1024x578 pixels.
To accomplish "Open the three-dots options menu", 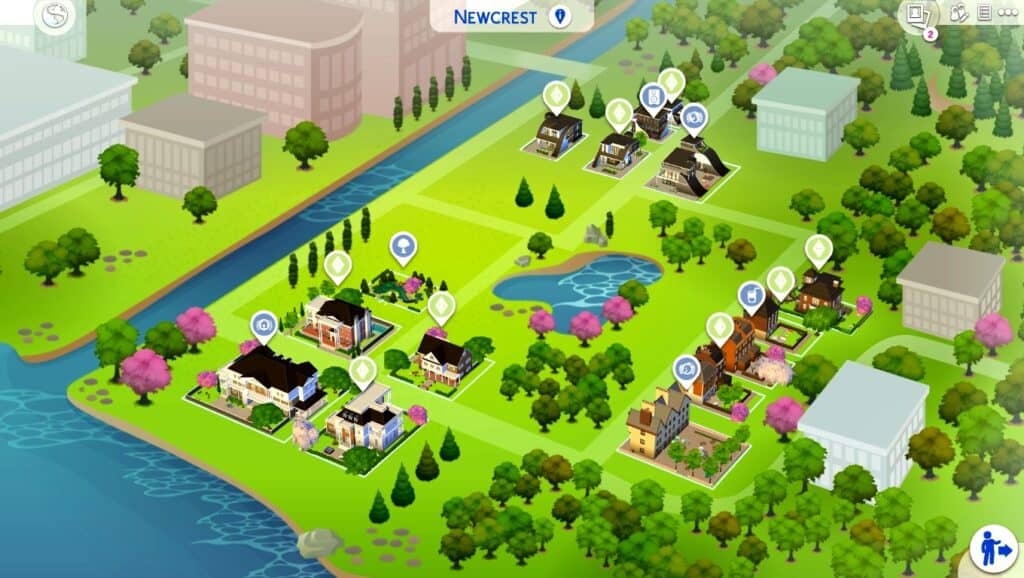I will pos(1006,13).
